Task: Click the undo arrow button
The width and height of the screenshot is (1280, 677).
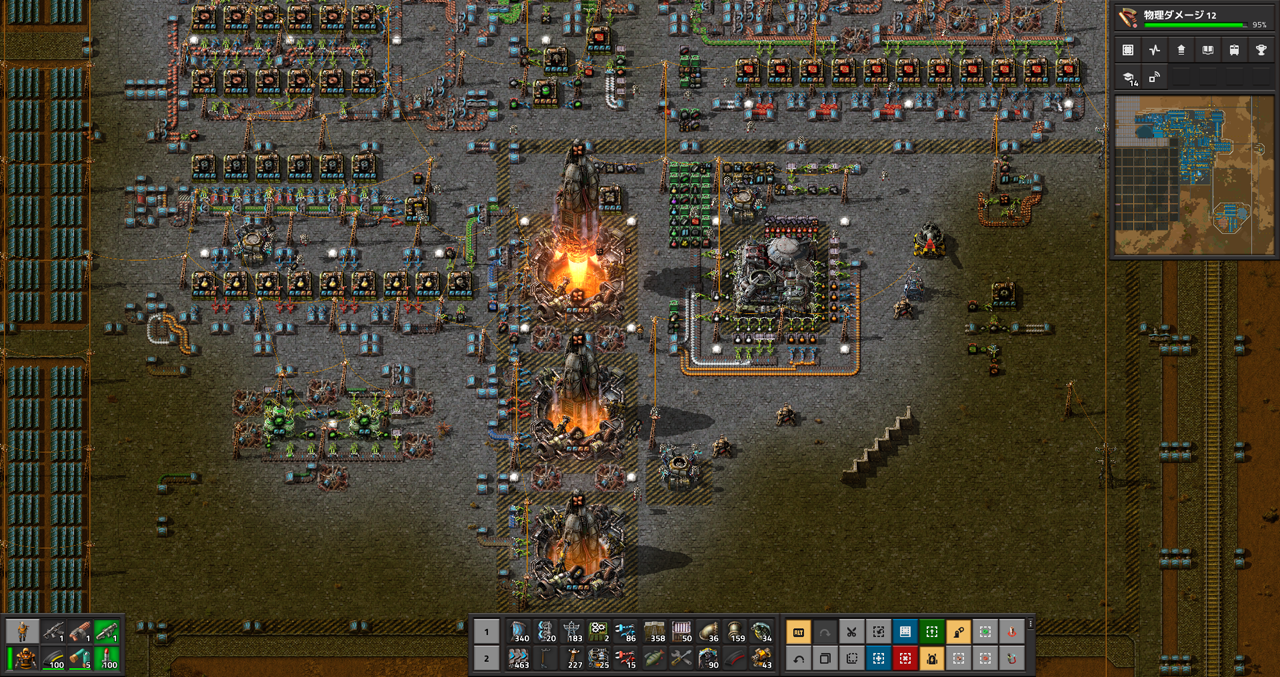Action: [x=798, y=658]
